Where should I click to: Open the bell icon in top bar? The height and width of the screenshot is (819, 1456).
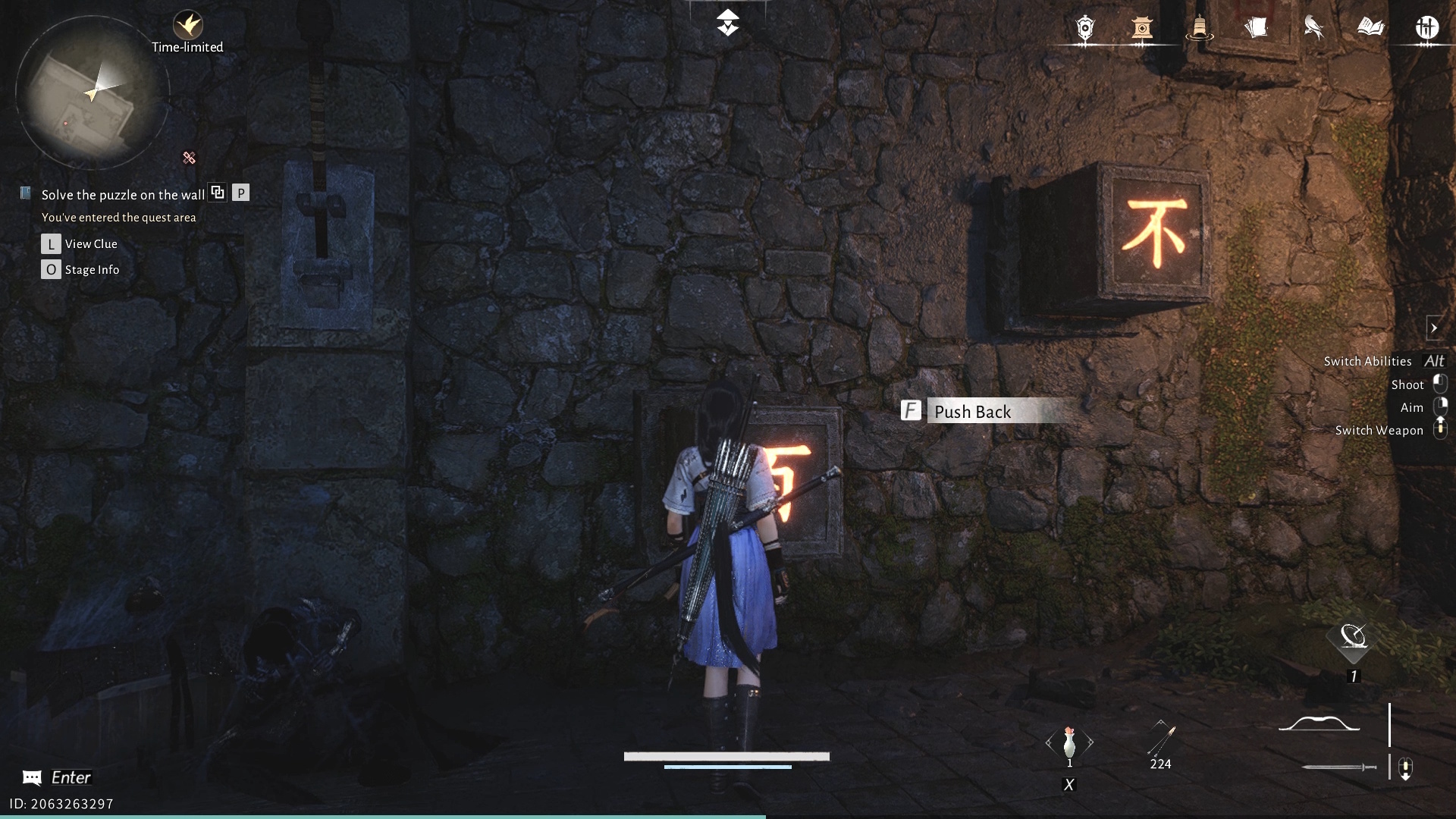coord(1199,29)
